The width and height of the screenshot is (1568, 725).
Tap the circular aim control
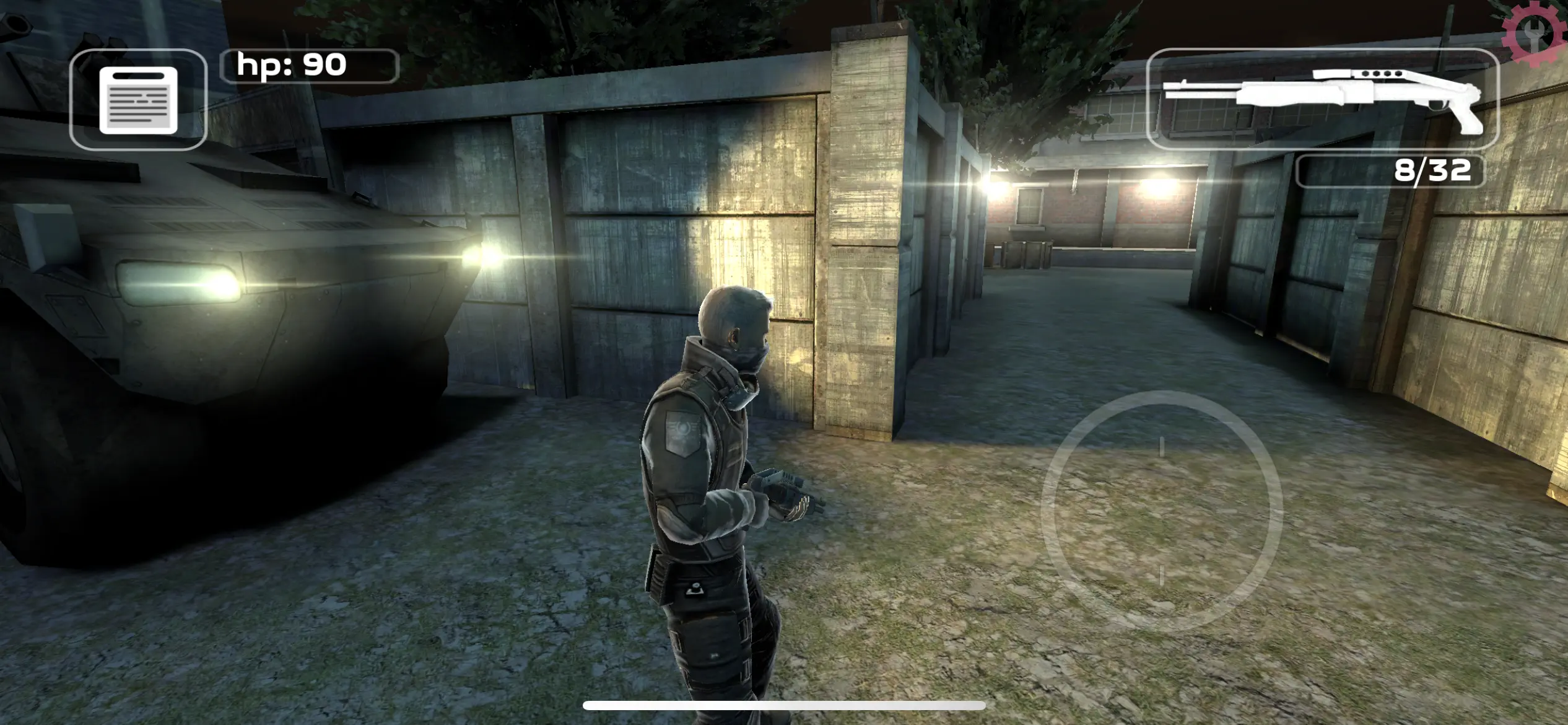1161,511
